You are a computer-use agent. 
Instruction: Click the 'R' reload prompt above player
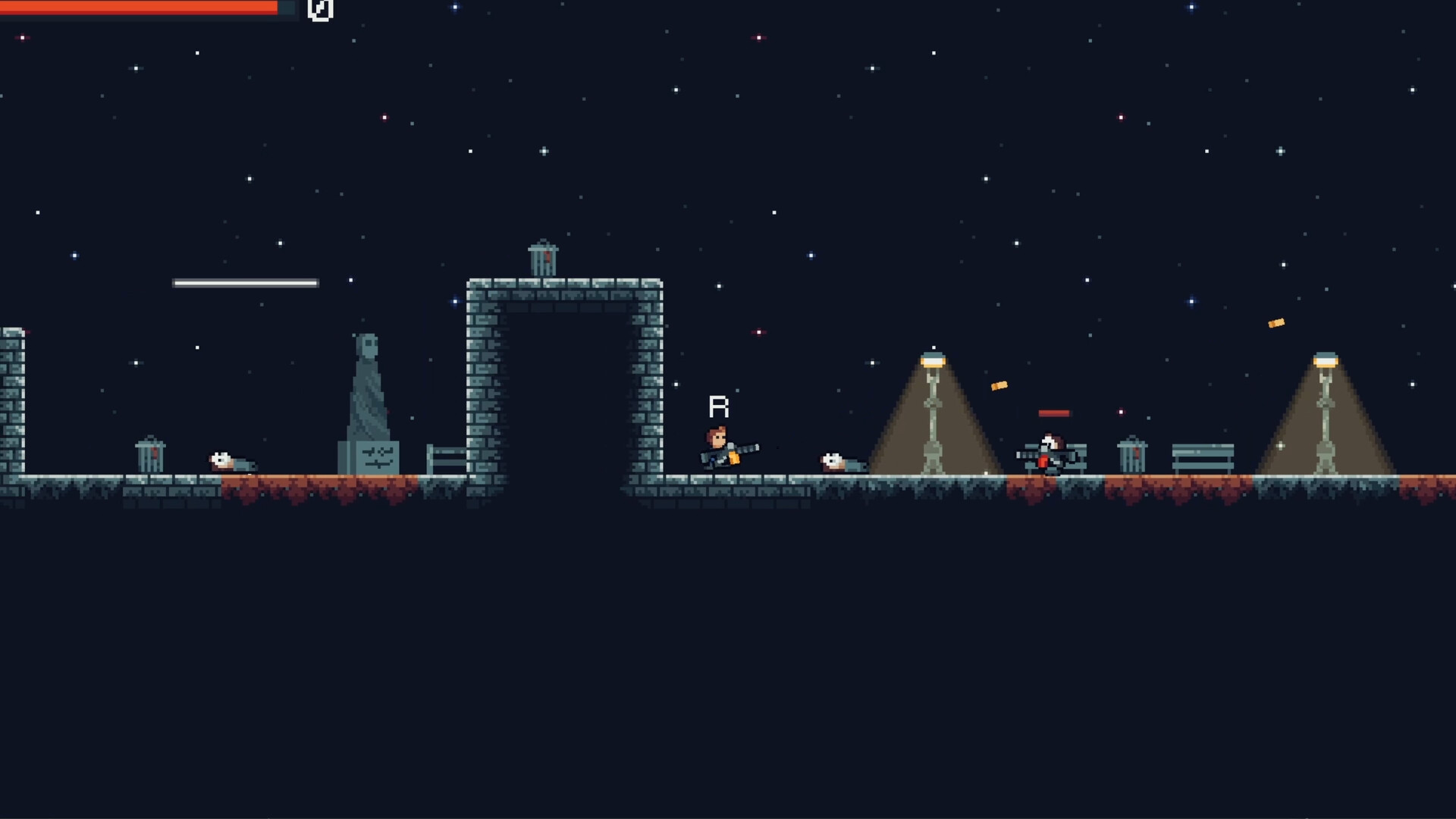717,407
